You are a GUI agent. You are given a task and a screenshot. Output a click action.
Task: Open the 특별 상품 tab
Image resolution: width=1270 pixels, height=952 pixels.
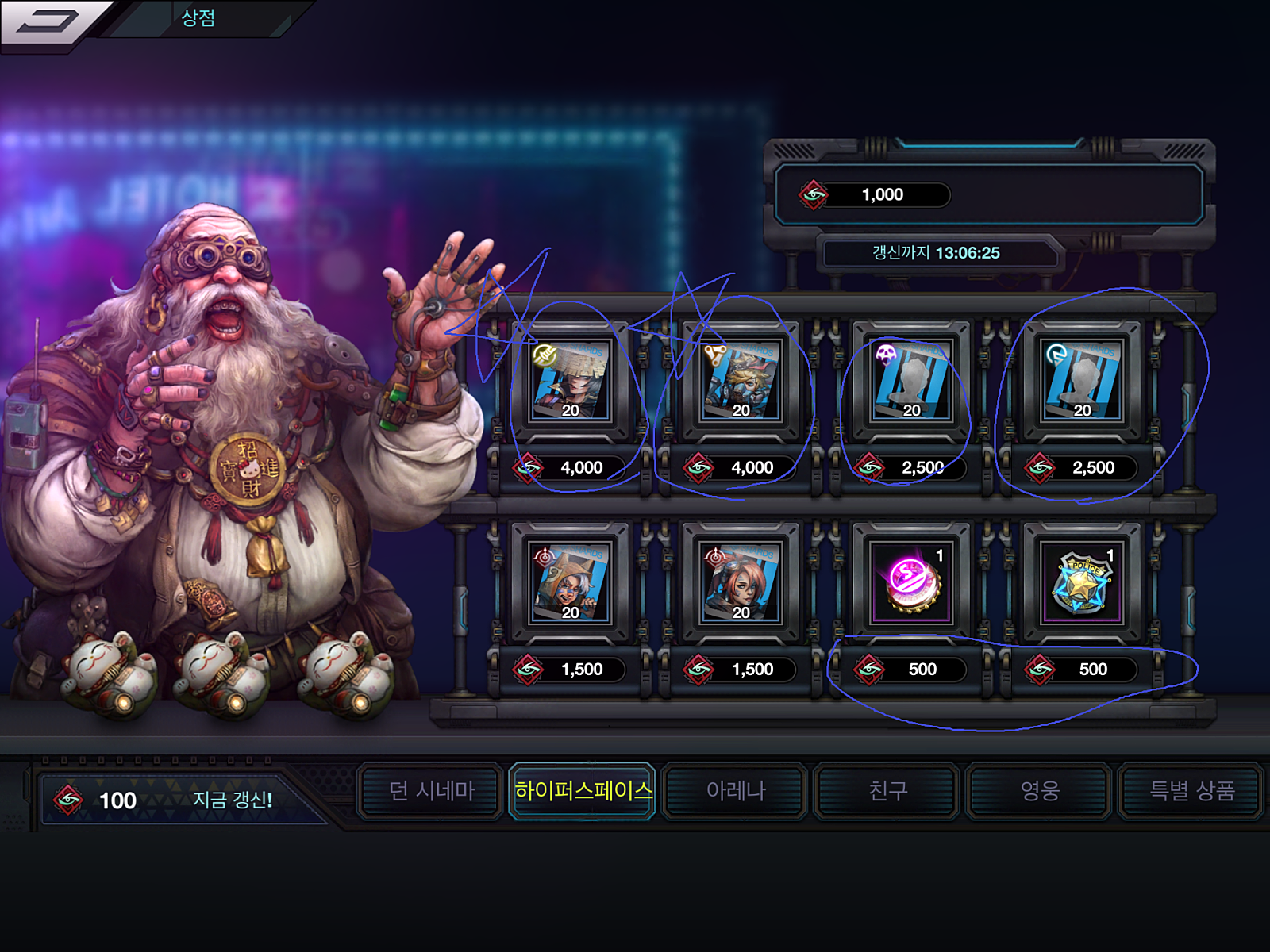tap(1191, 791)
